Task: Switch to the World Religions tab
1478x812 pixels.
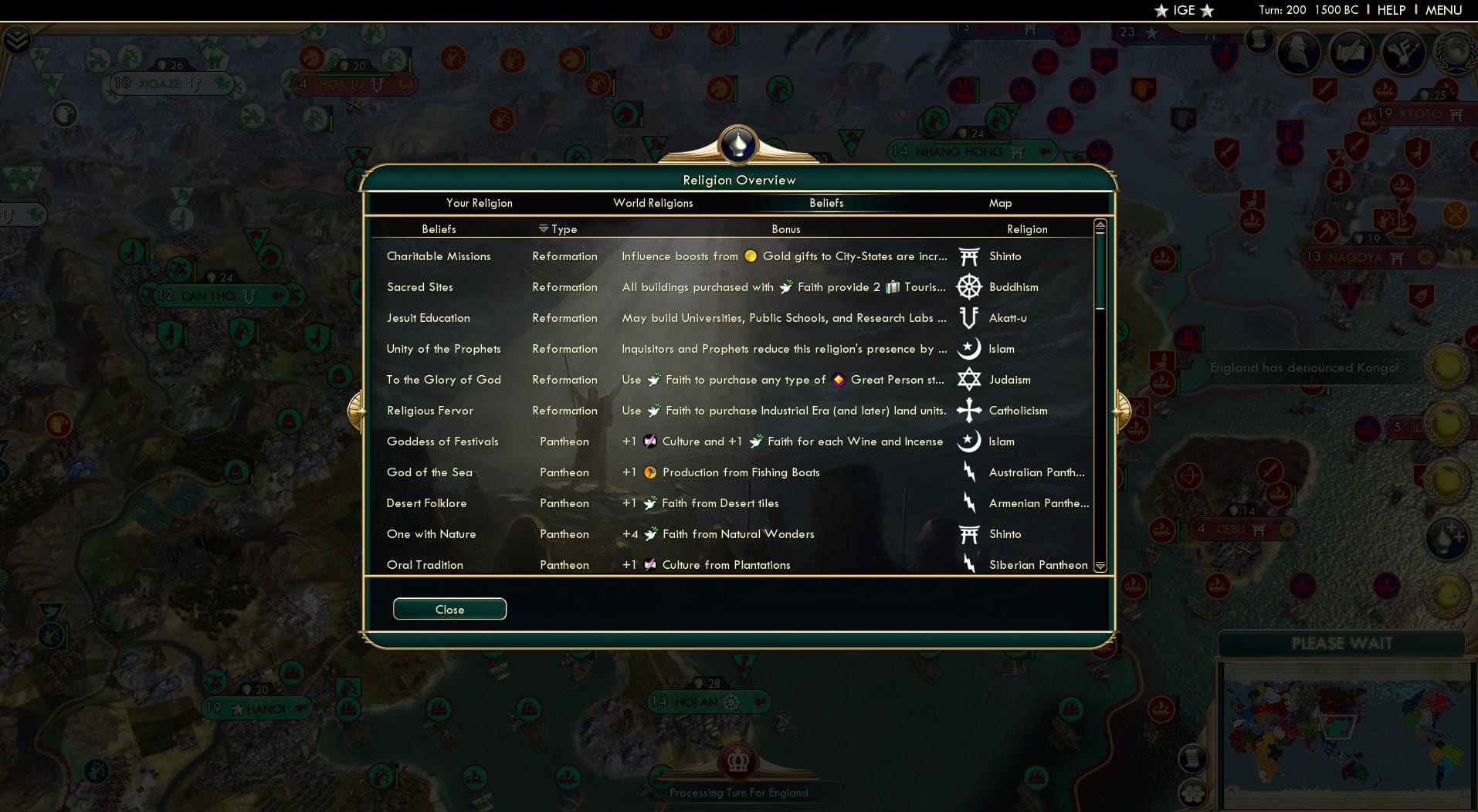Action: point(653,203)
